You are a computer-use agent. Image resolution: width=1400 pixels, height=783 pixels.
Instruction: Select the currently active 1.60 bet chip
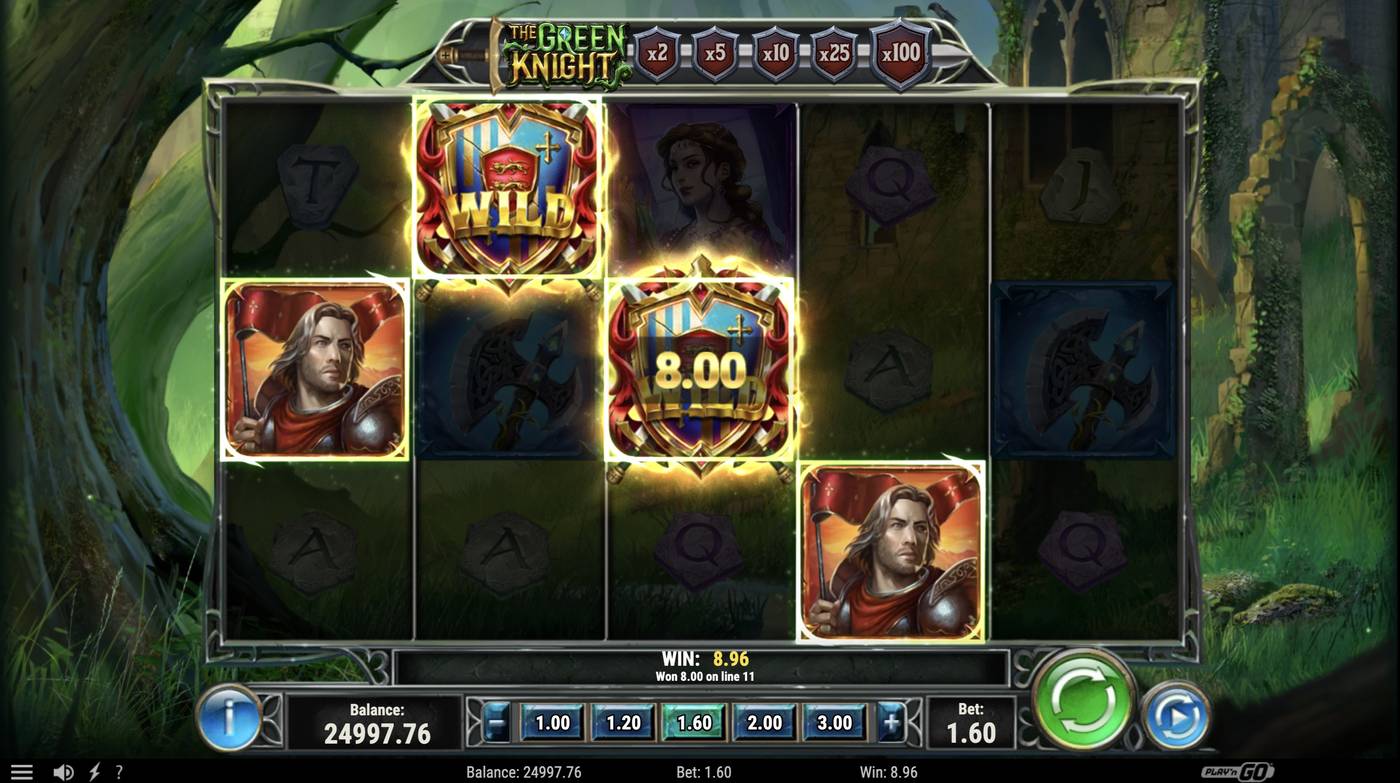pyautogui.click(x=693, y=721)
